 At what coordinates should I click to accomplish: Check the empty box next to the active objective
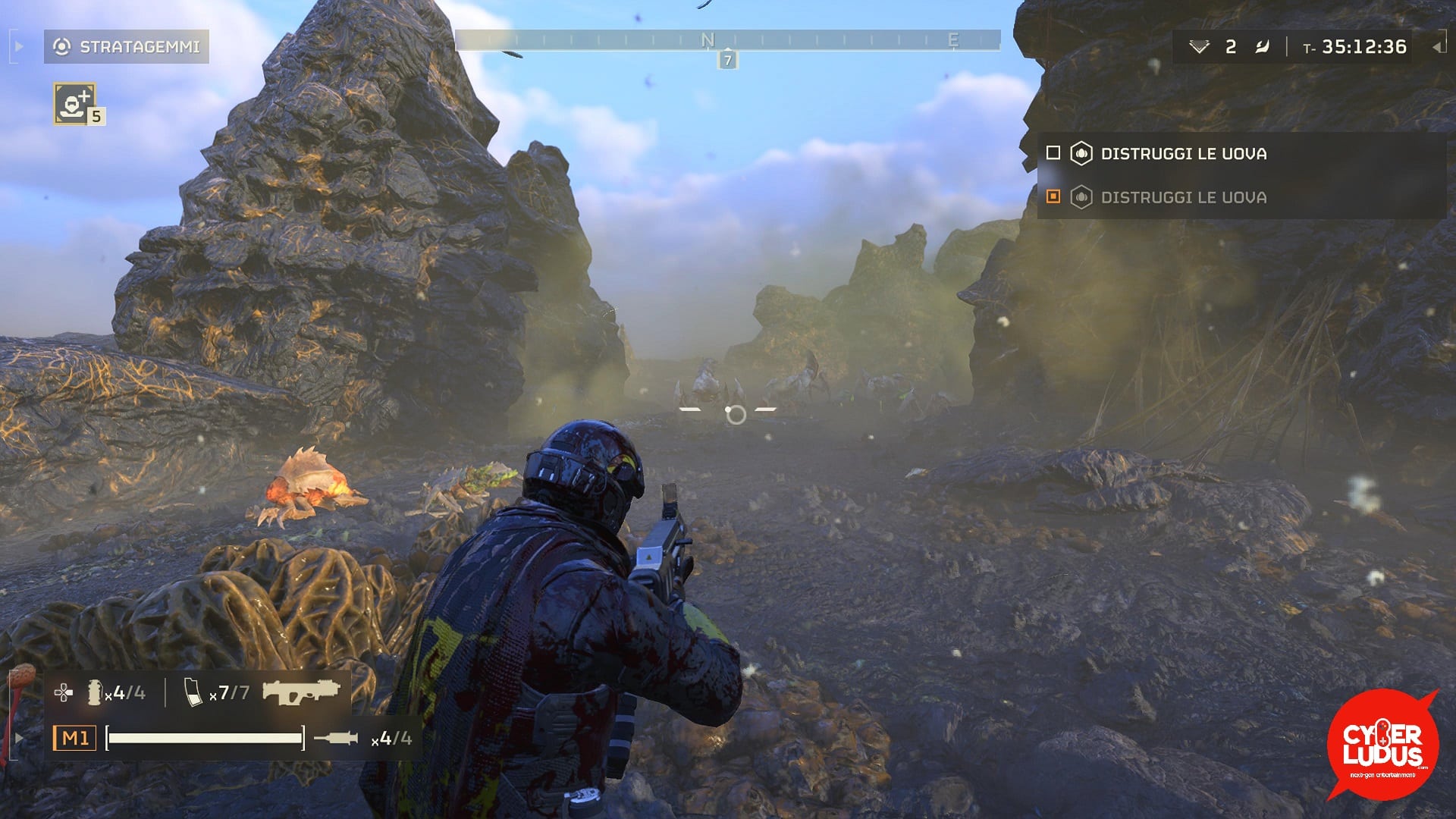point(1053,153)
